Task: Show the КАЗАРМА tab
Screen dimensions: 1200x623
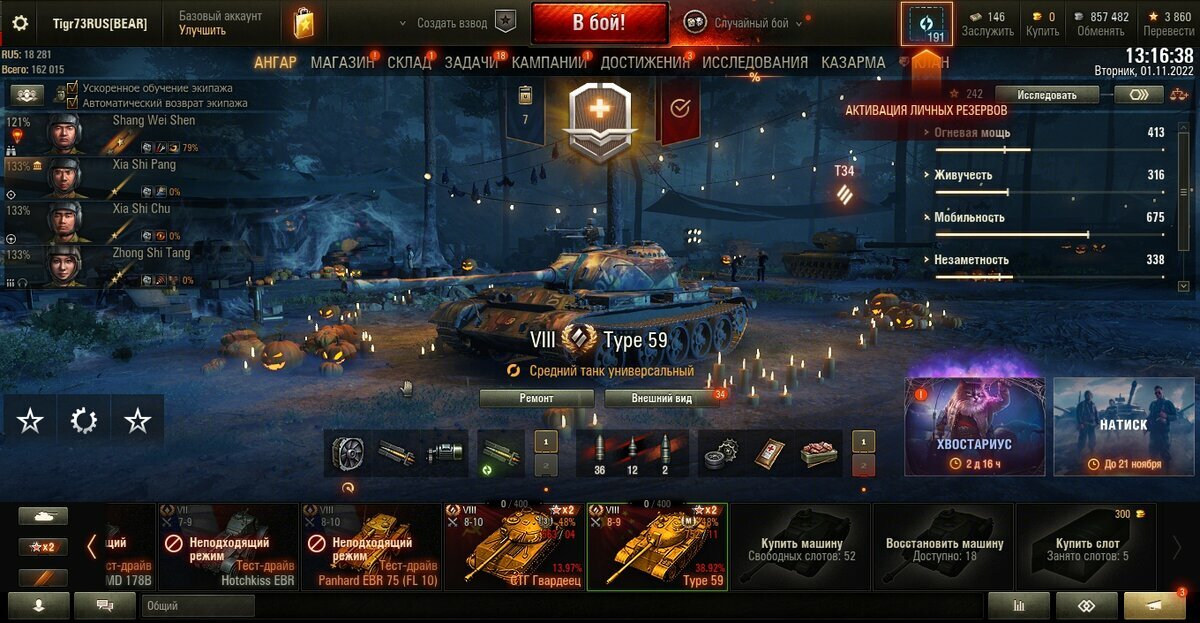Action: point(853,62)
